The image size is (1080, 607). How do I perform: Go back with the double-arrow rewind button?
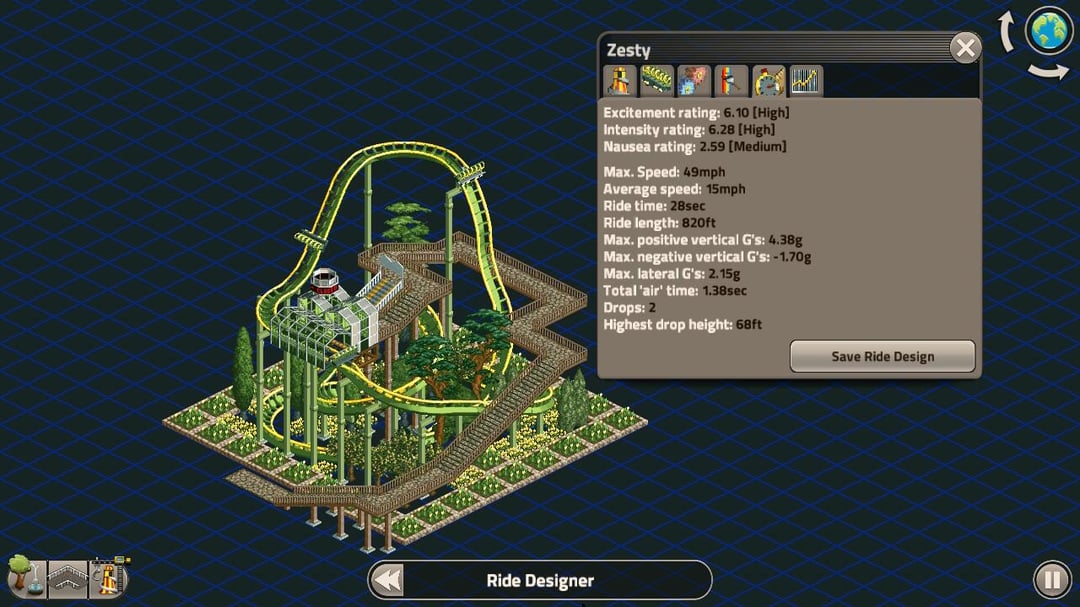click(388, 581)
